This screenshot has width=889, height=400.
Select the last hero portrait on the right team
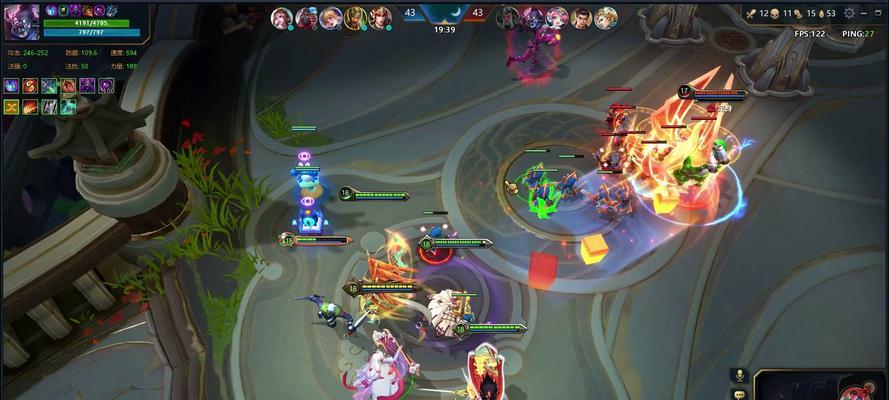(x=606, y=17)
